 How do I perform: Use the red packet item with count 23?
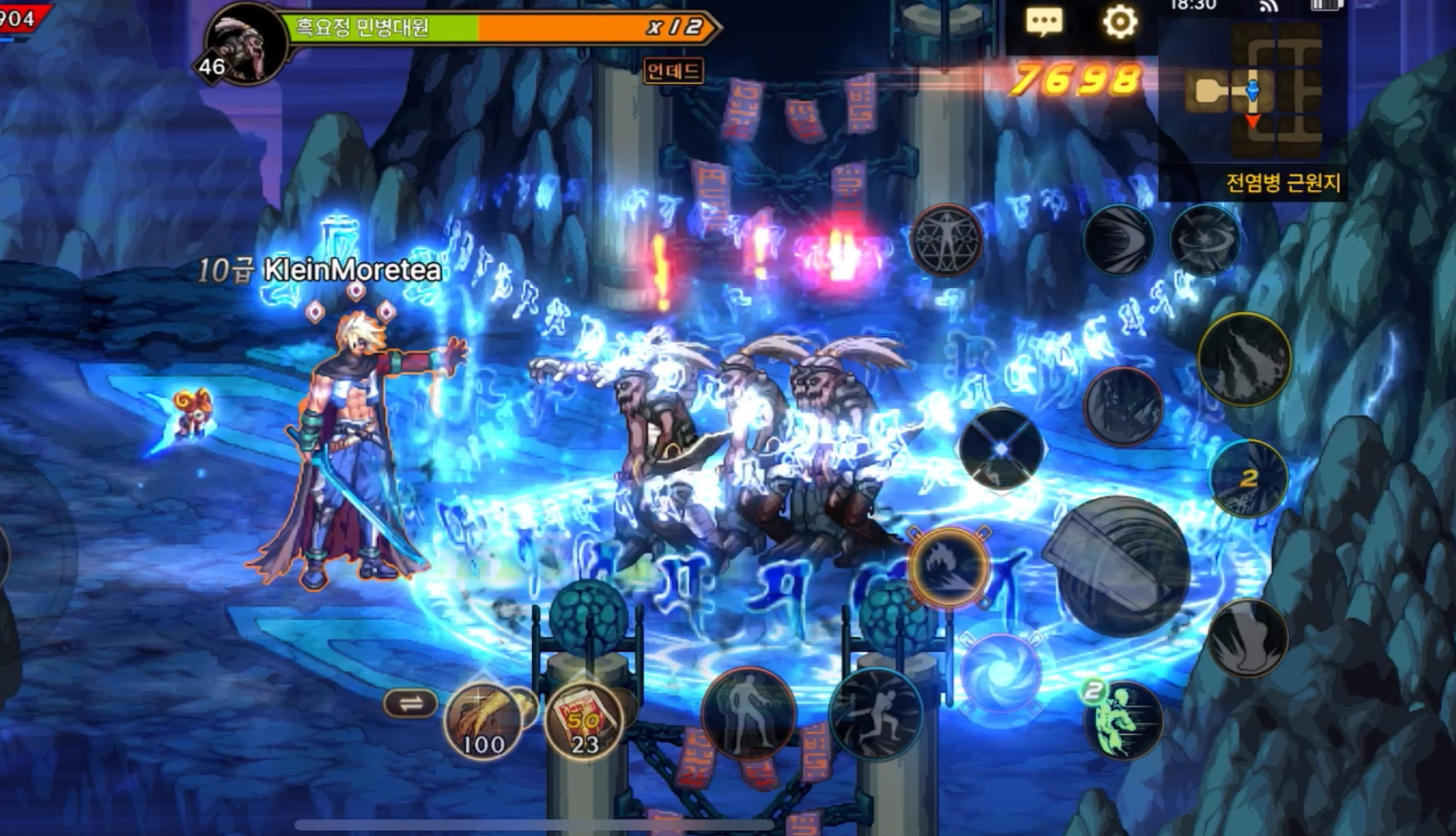tap(584, 721)
